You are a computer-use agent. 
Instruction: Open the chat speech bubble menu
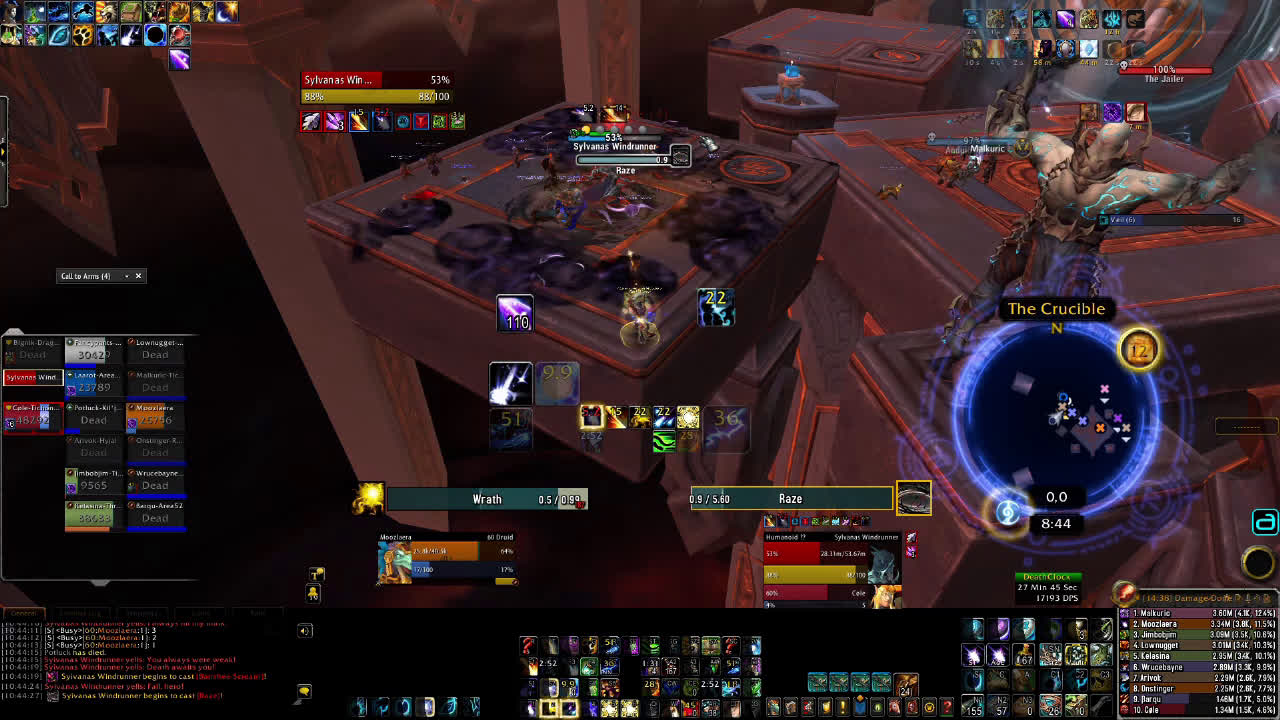(x=304, y=691)
